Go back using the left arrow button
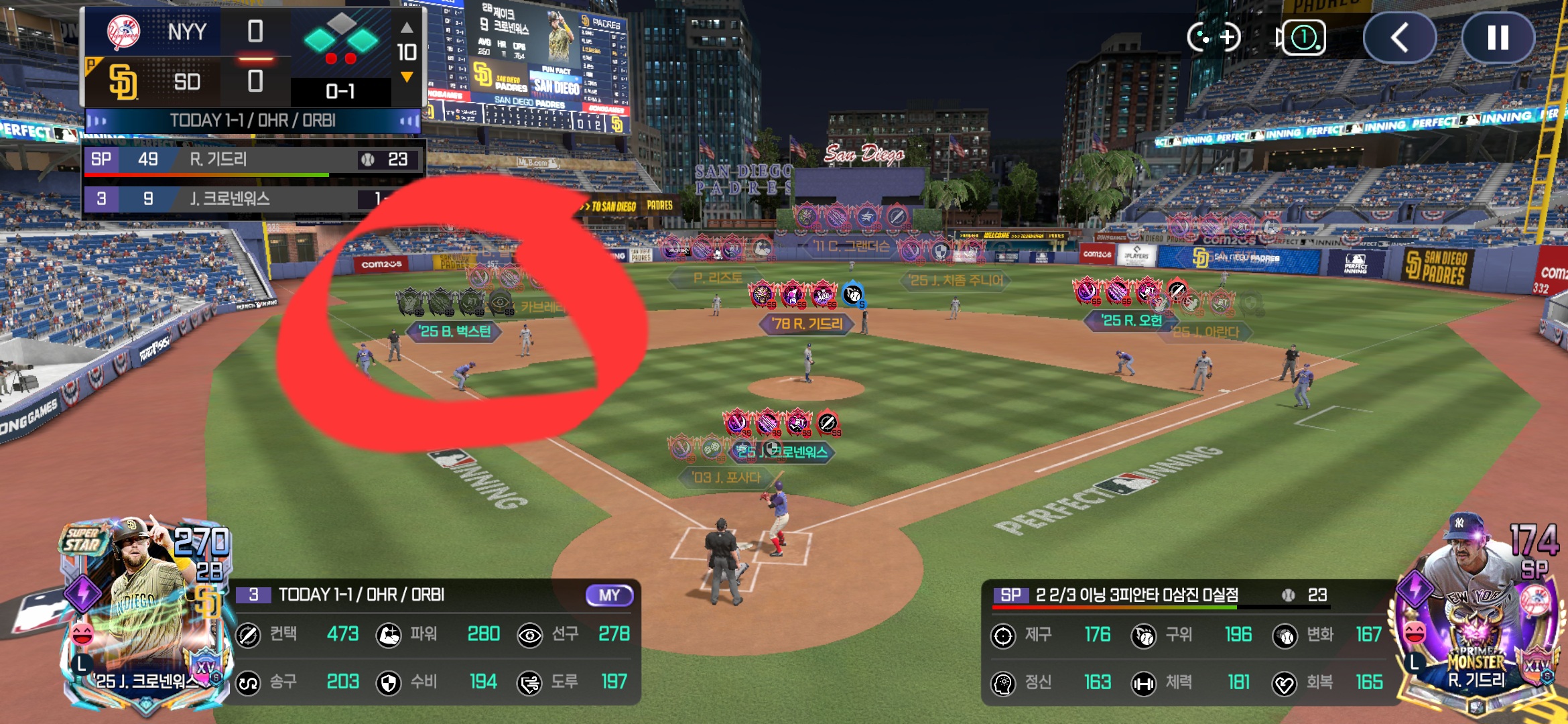 click(1399, 38)
